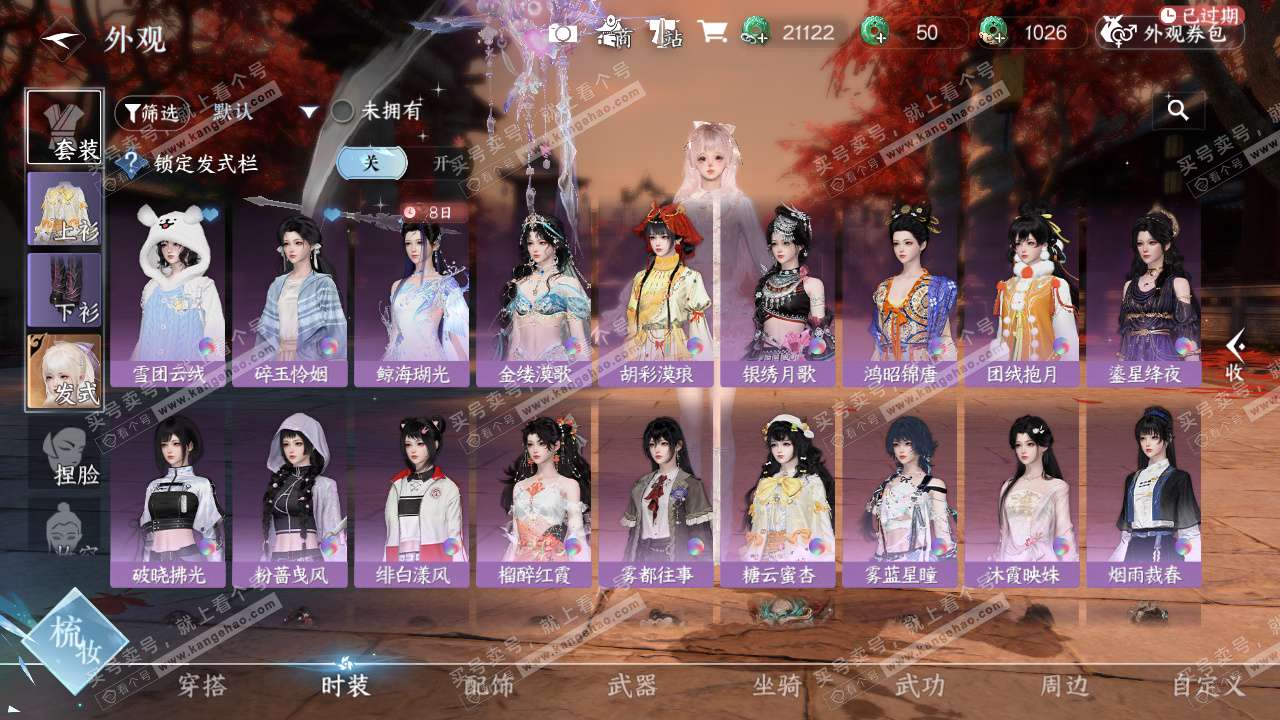Go back using the top-left arrow
1280x720 pixels.
[x=62, y=39]
